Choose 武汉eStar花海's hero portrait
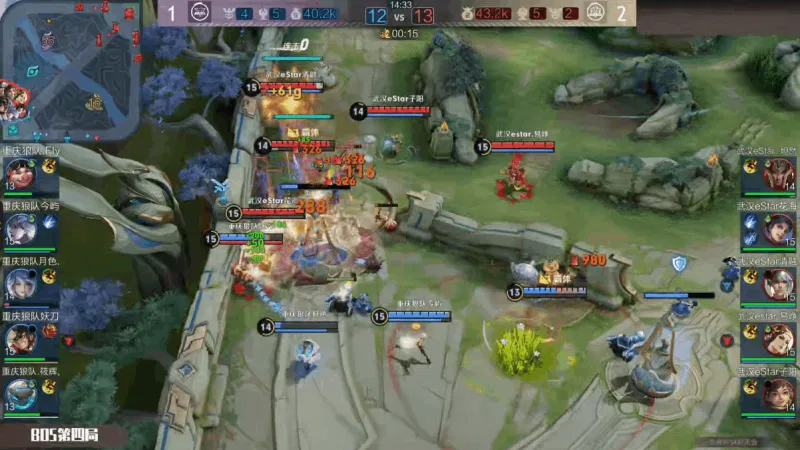The height and width of the screenshot is (450, 800). (779, 231)
